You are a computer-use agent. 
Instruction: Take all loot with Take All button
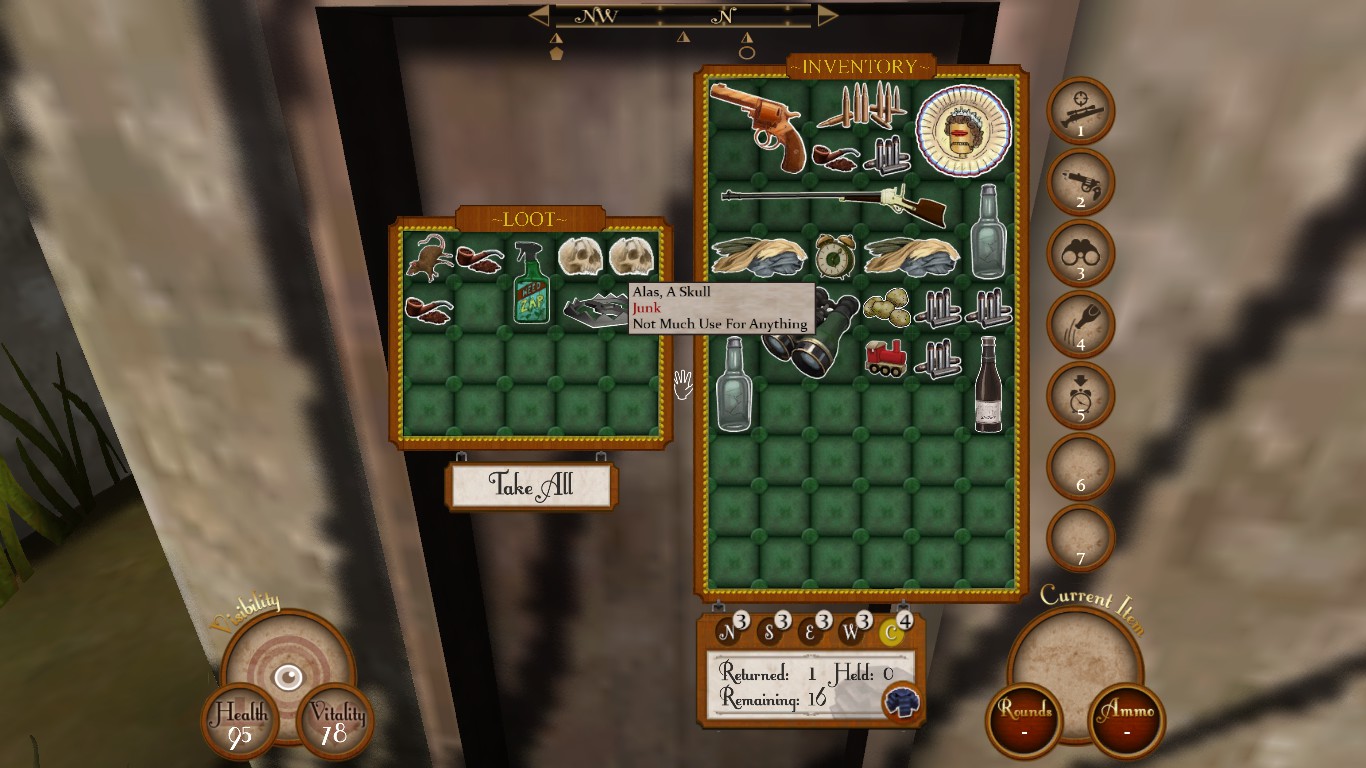click(531, 486)
